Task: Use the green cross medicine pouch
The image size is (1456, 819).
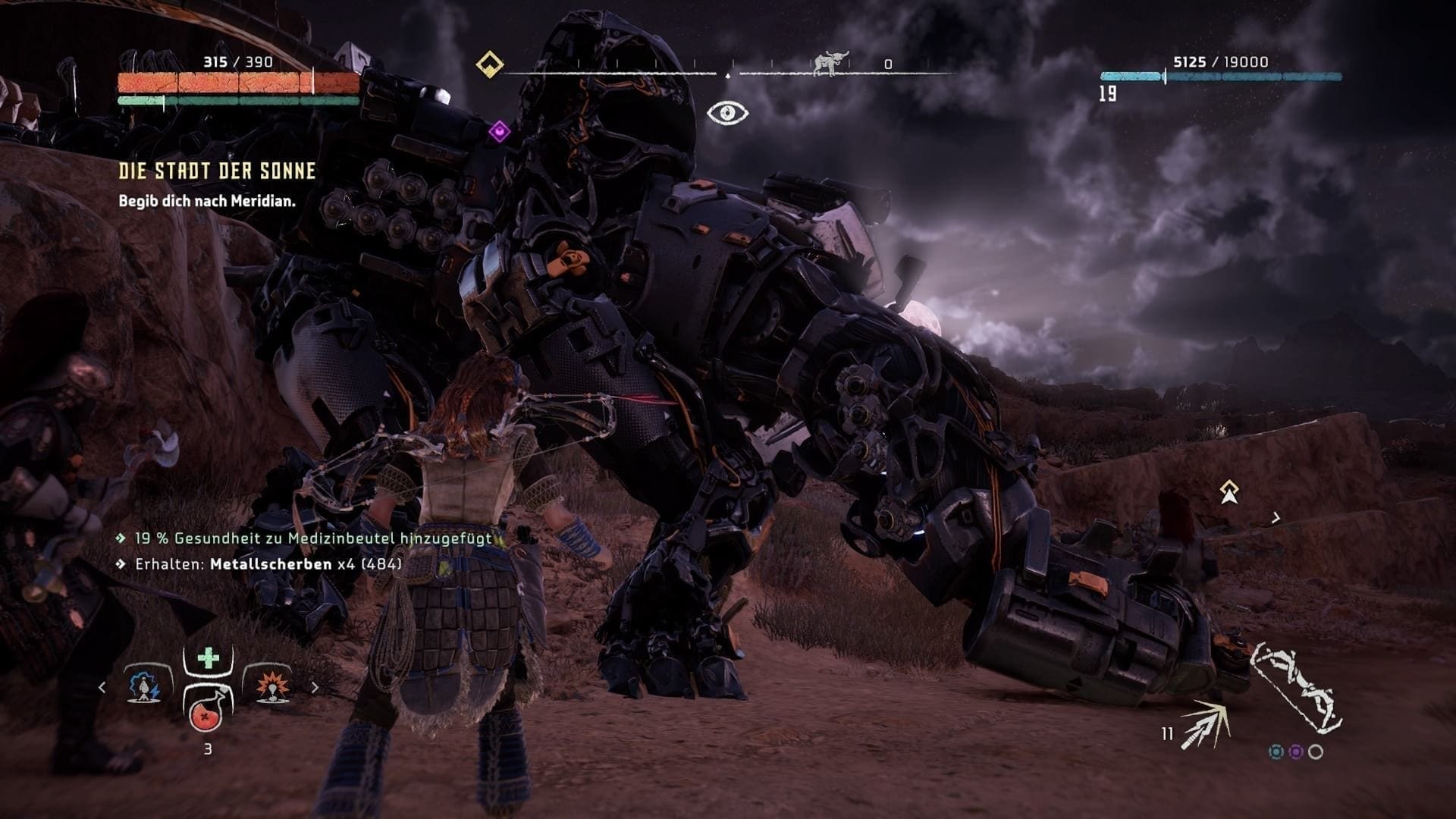Action: (208, 658)
